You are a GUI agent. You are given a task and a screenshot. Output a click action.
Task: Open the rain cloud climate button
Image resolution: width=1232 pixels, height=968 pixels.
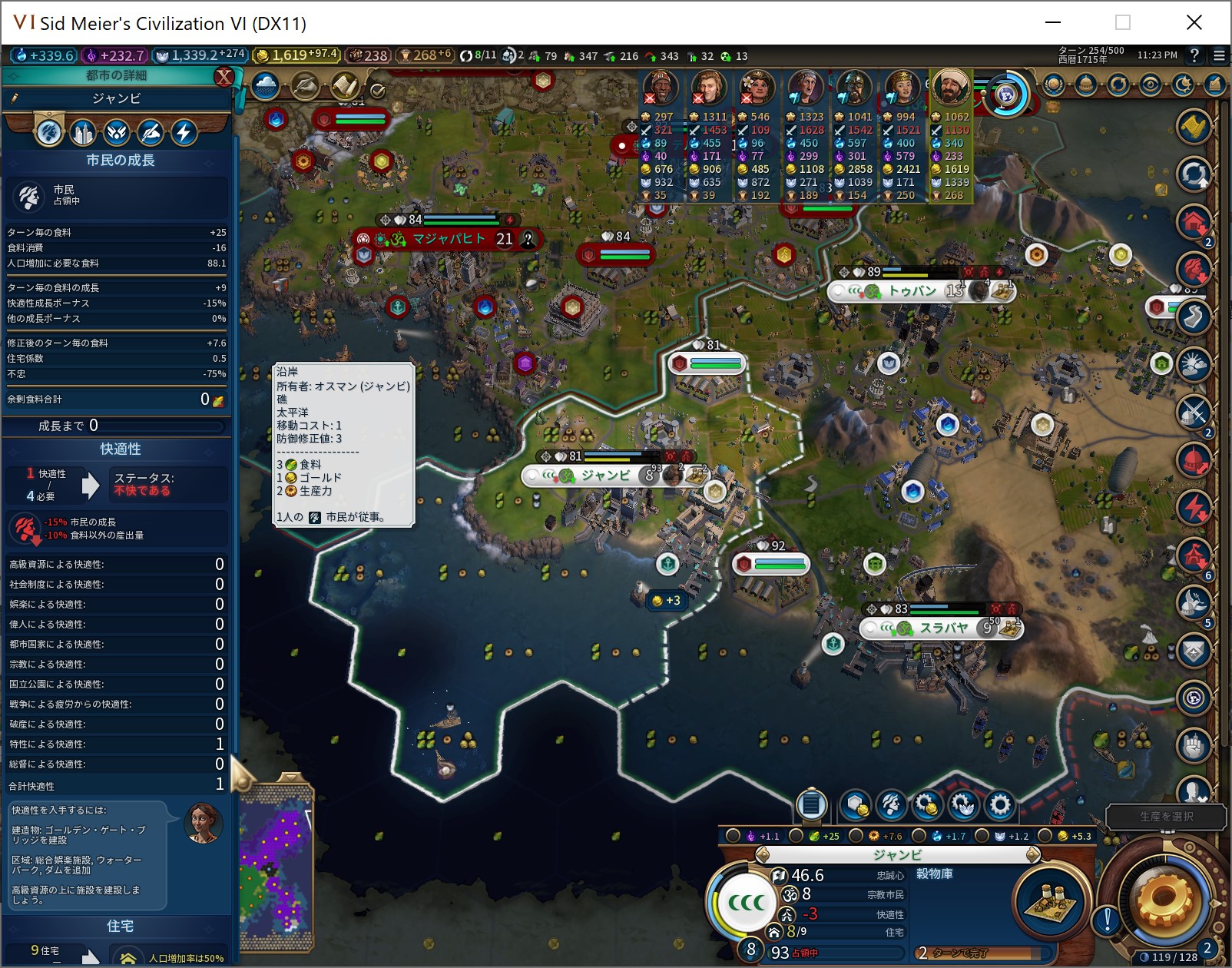coord(265,85)
